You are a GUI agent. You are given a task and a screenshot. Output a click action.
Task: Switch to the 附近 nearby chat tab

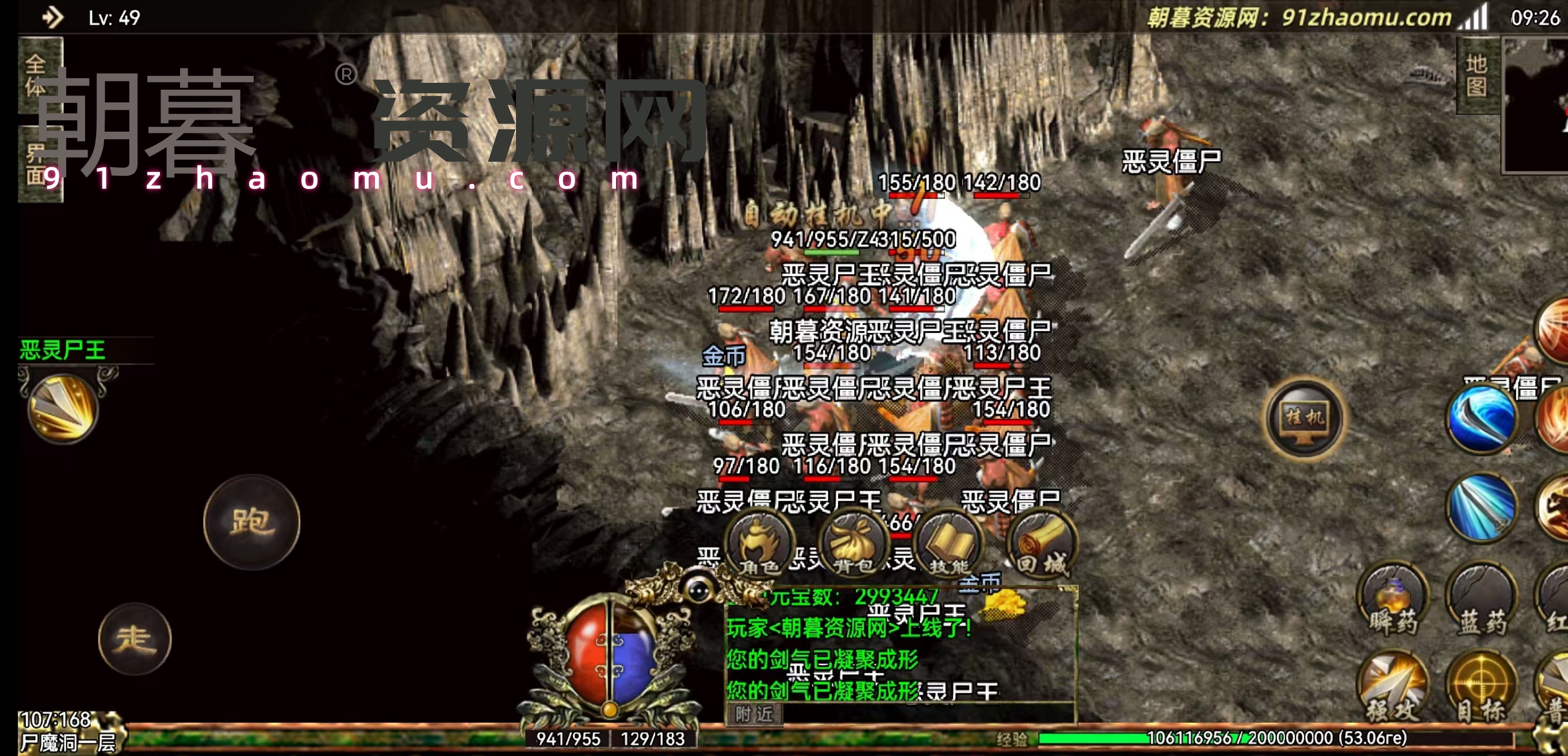point(754,713)
